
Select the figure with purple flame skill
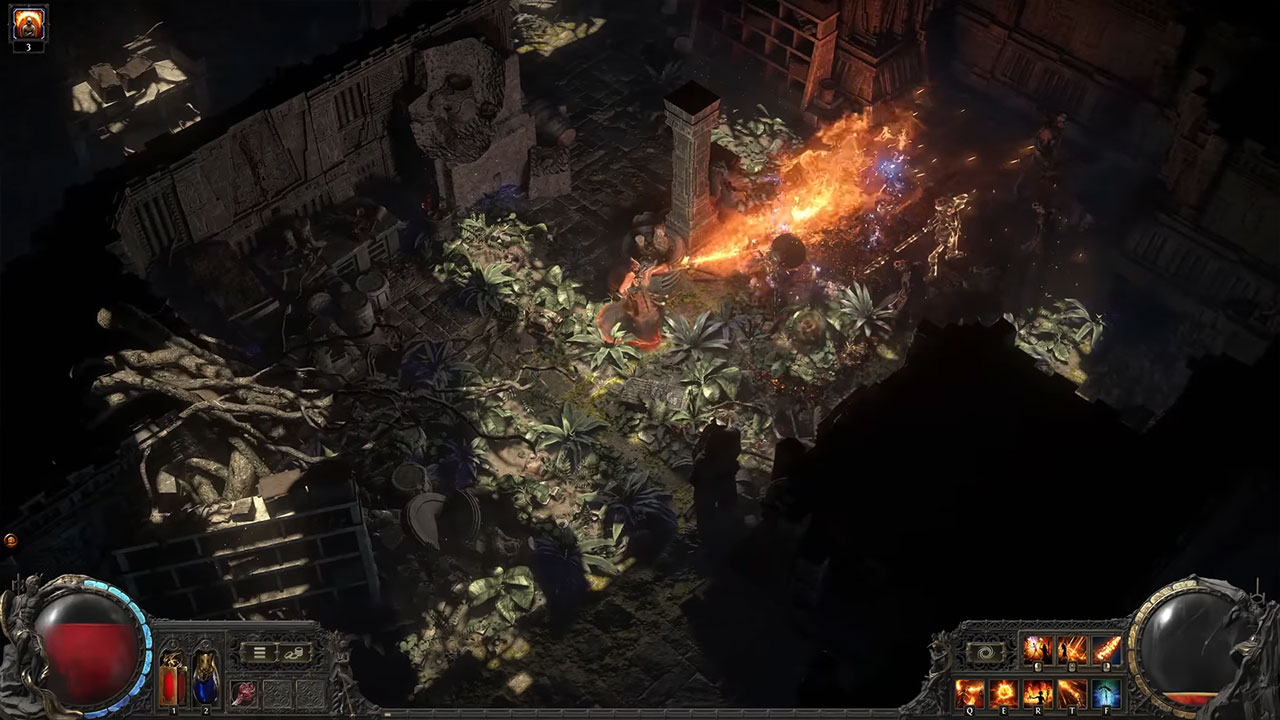pyautogui.click(x=1038, y=650)
